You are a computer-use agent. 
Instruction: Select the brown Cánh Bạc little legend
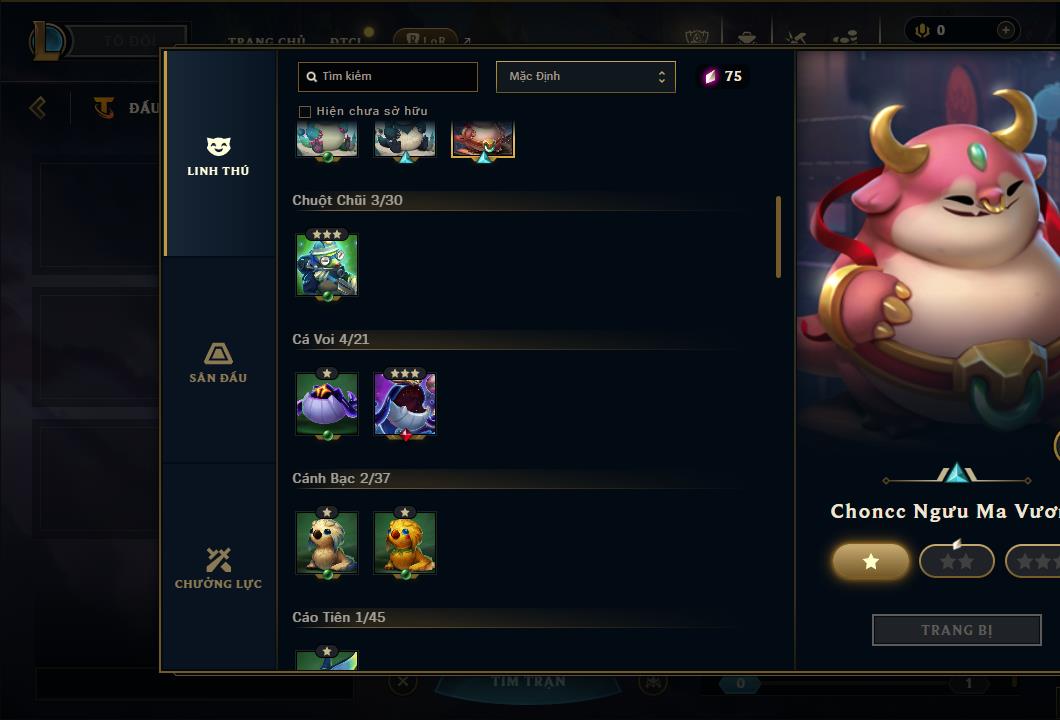pos(327,543)
